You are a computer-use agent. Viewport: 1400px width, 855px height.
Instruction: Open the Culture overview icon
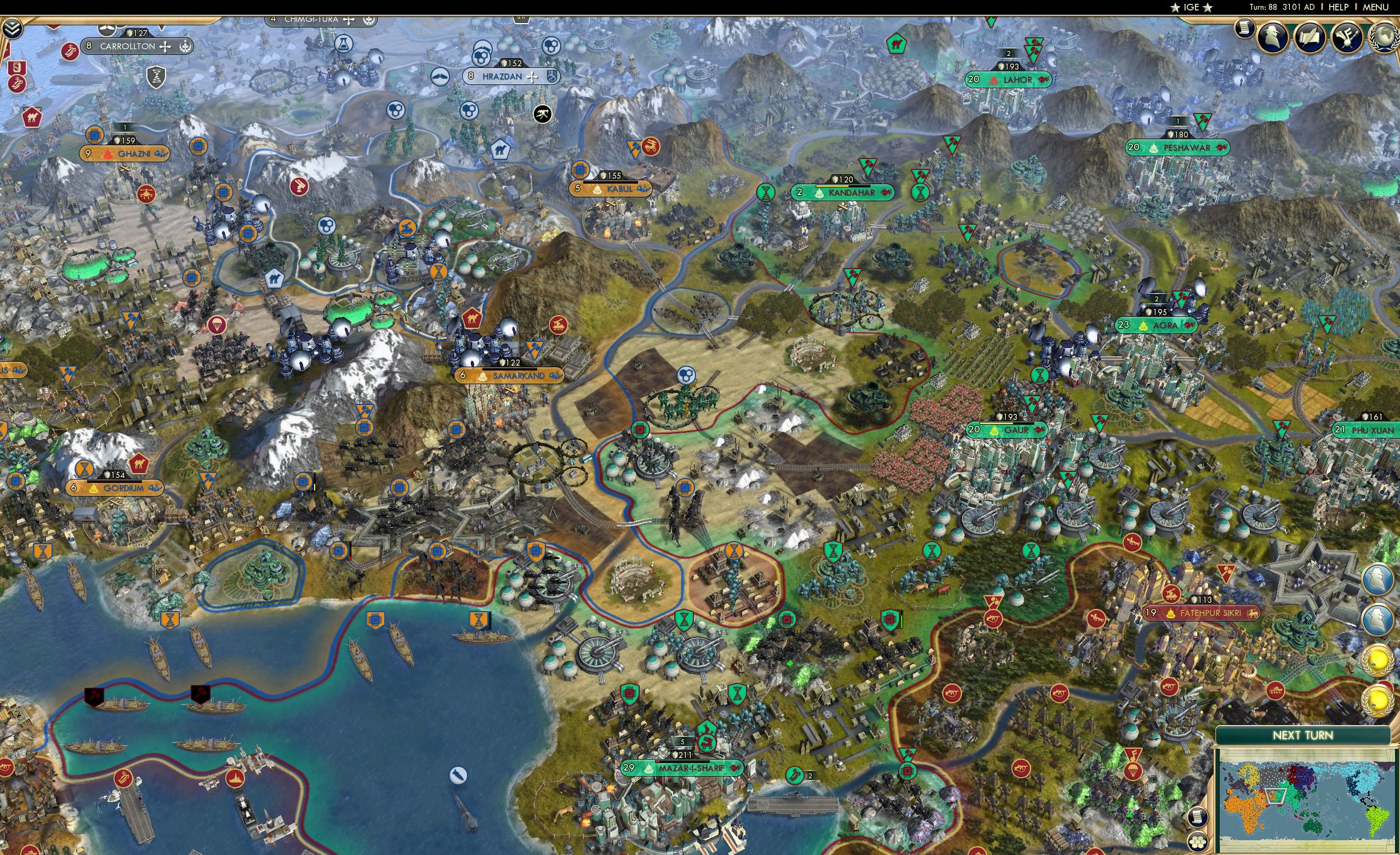(x=1346, y=38)
